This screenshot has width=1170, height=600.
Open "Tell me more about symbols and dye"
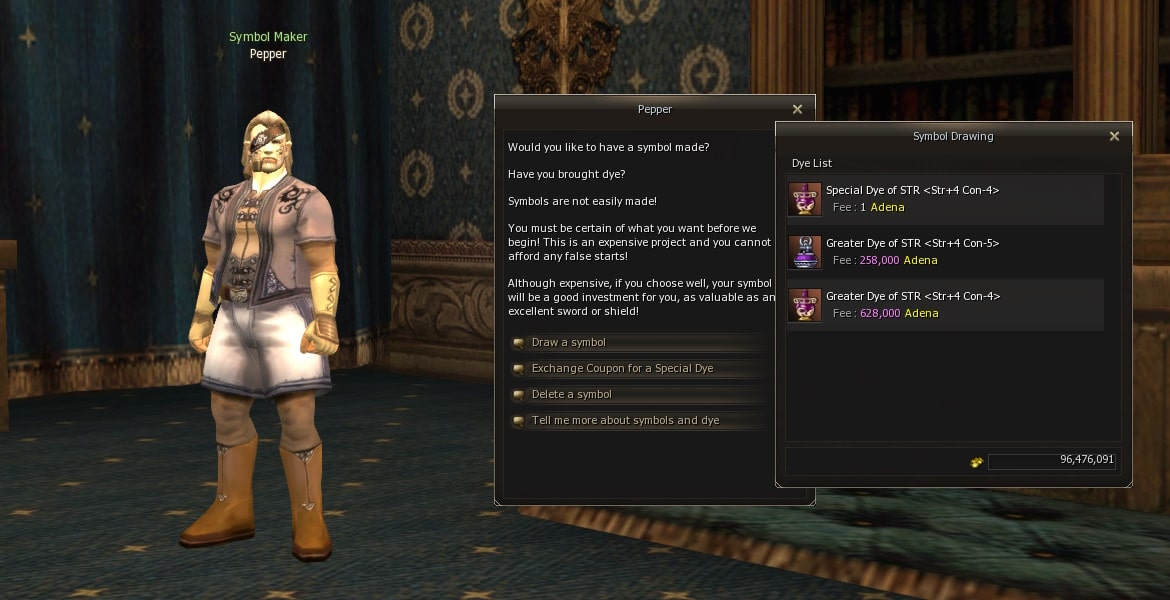pyautogui.click(x=625, y=421)
